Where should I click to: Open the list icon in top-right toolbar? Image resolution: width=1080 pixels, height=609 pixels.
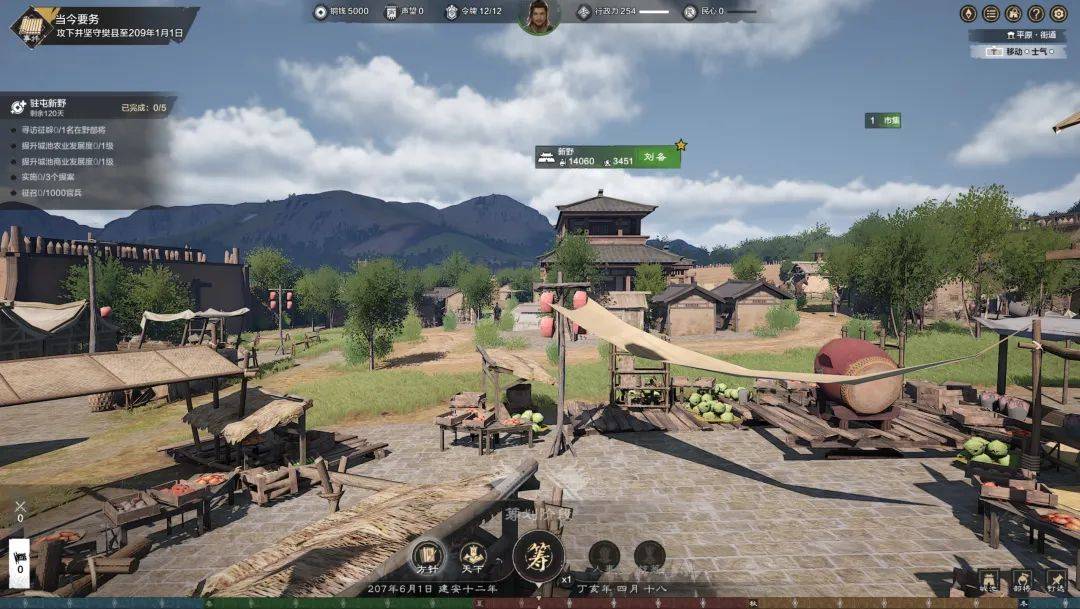click(990, 13)
